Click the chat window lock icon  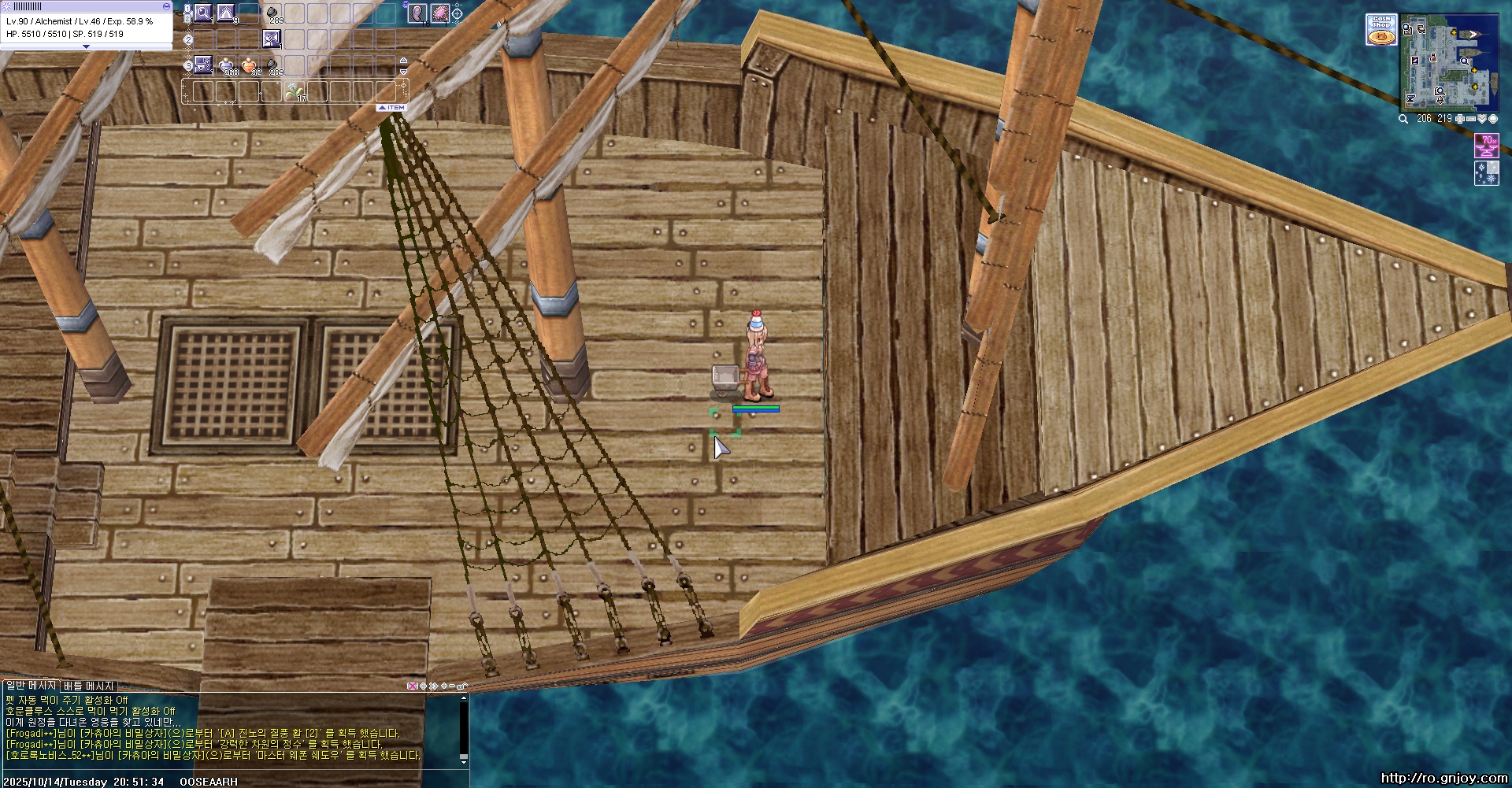tap(462, 686)
